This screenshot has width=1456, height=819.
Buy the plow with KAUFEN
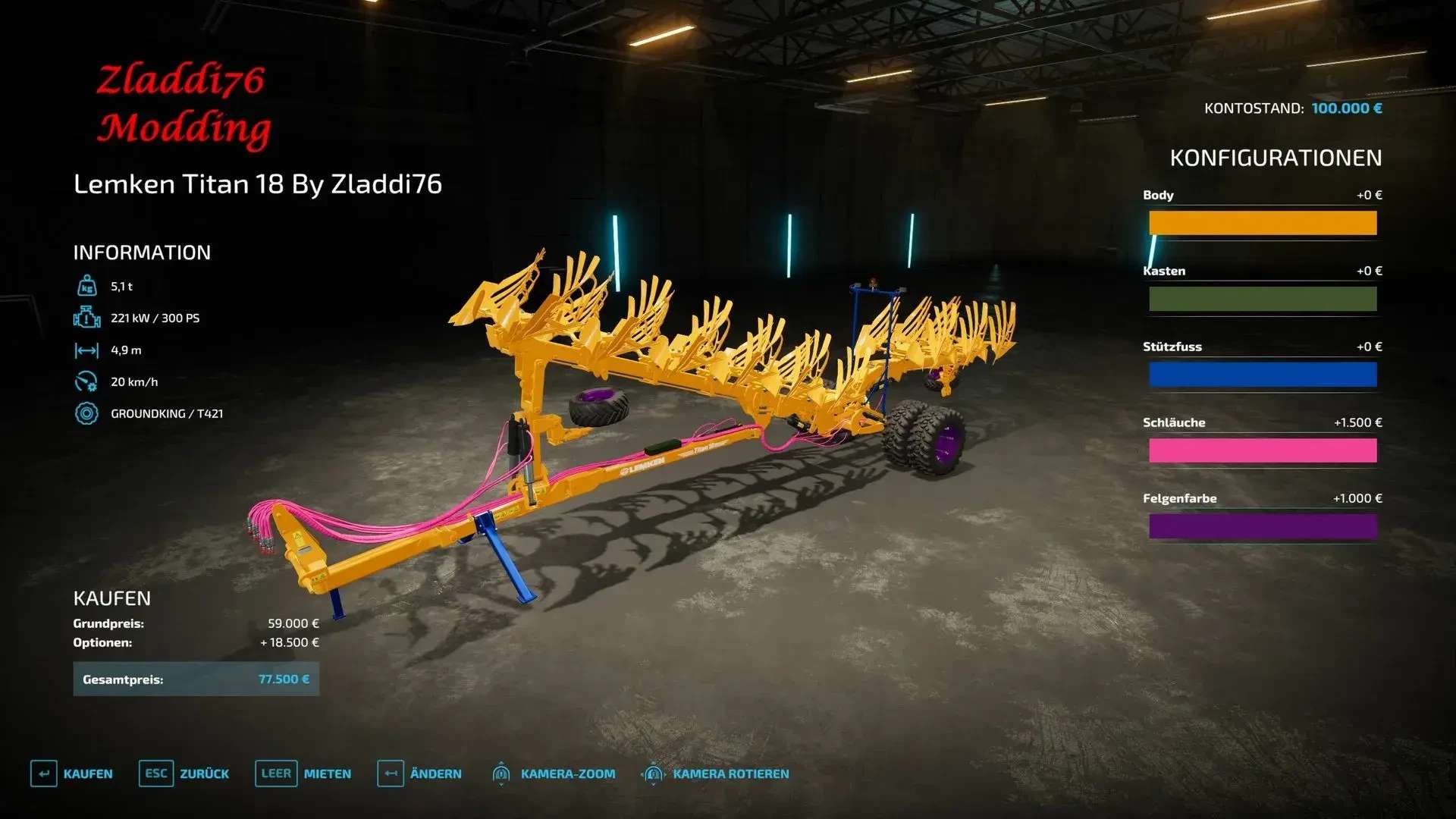click(x=72, y=773)
